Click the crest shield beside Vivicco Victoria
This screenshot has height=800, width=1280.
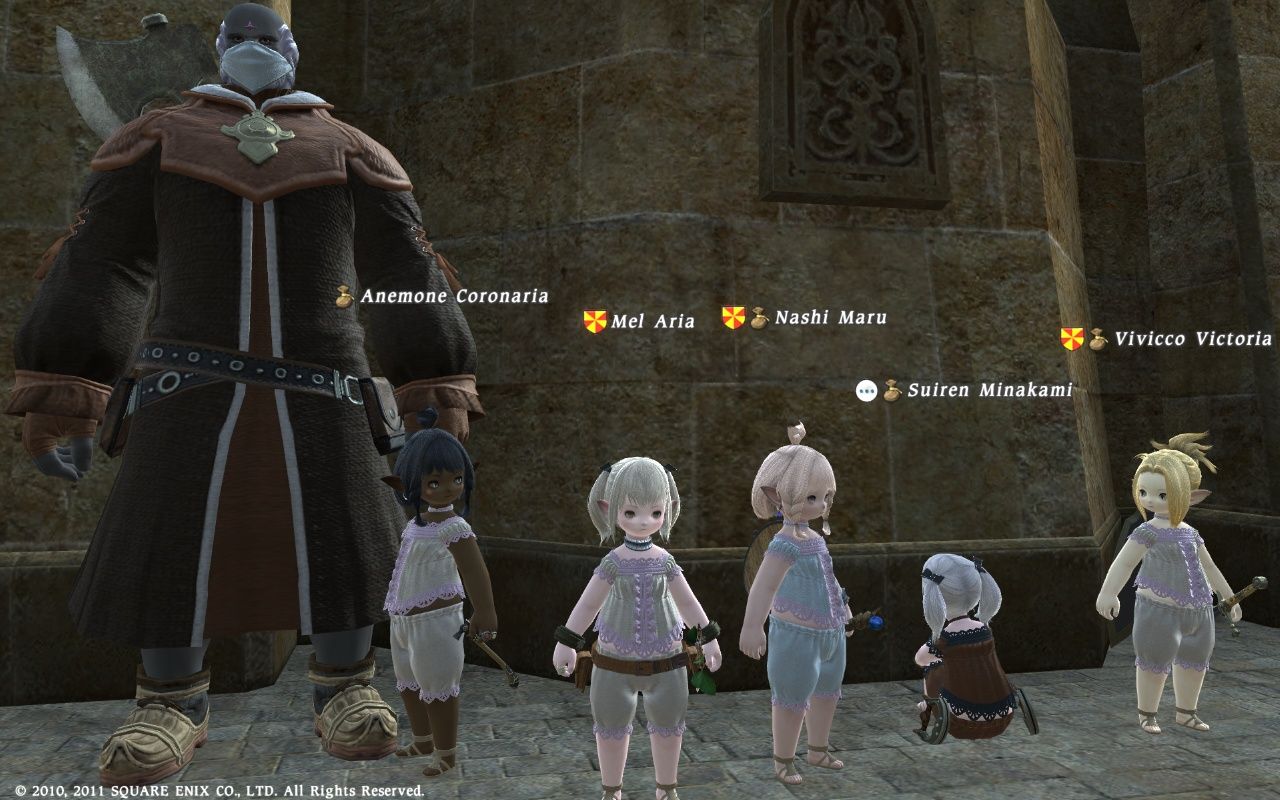coord(1071,339)
